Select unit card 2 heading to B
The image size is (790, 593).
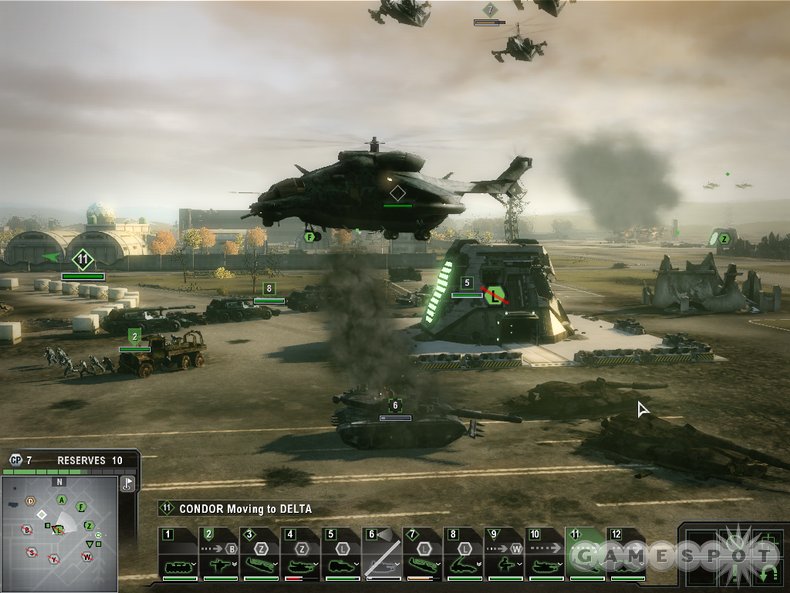[x=219, y=555]
